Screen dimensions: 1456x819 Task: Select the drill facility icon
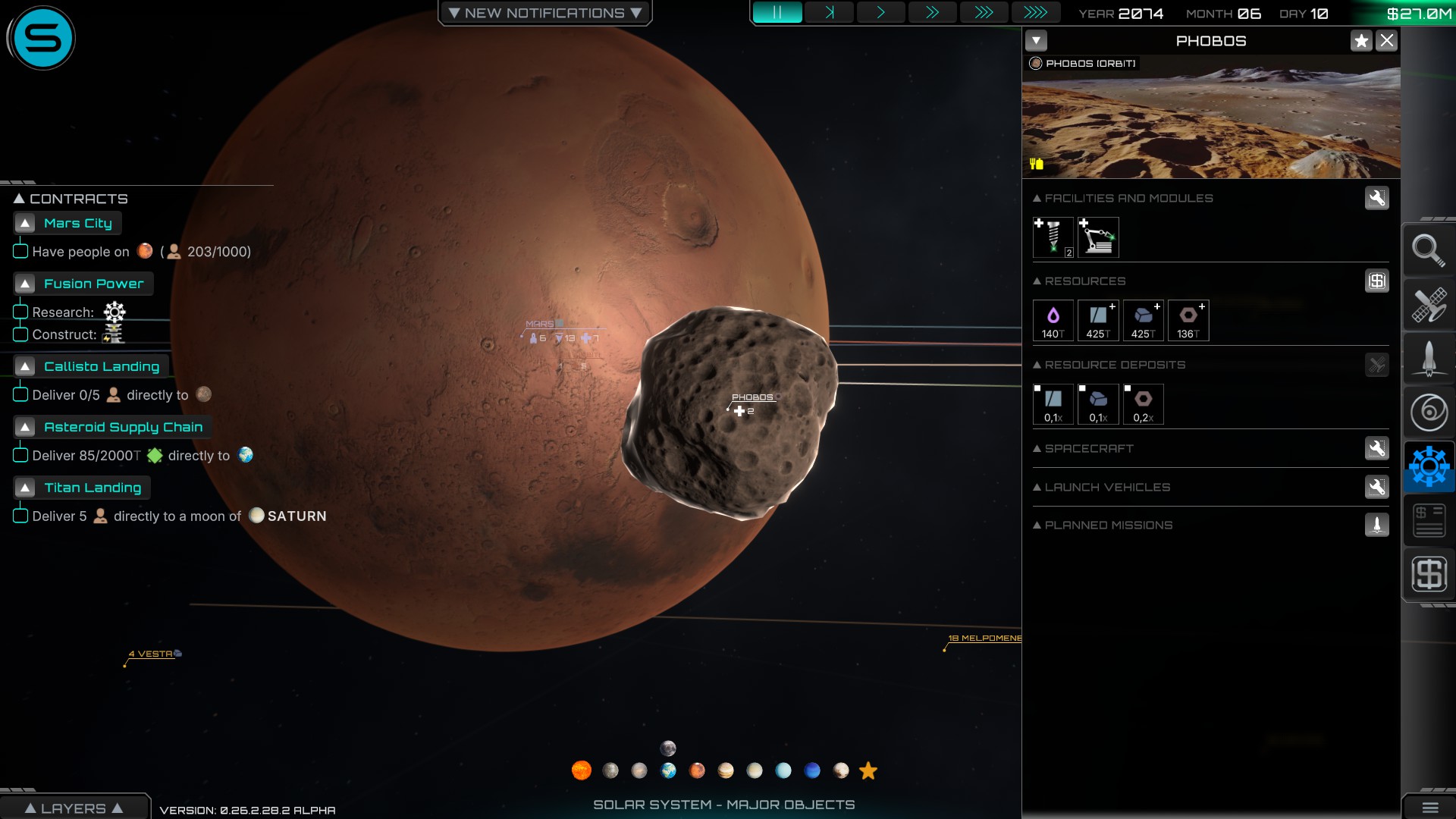(x=1053, y=237)
